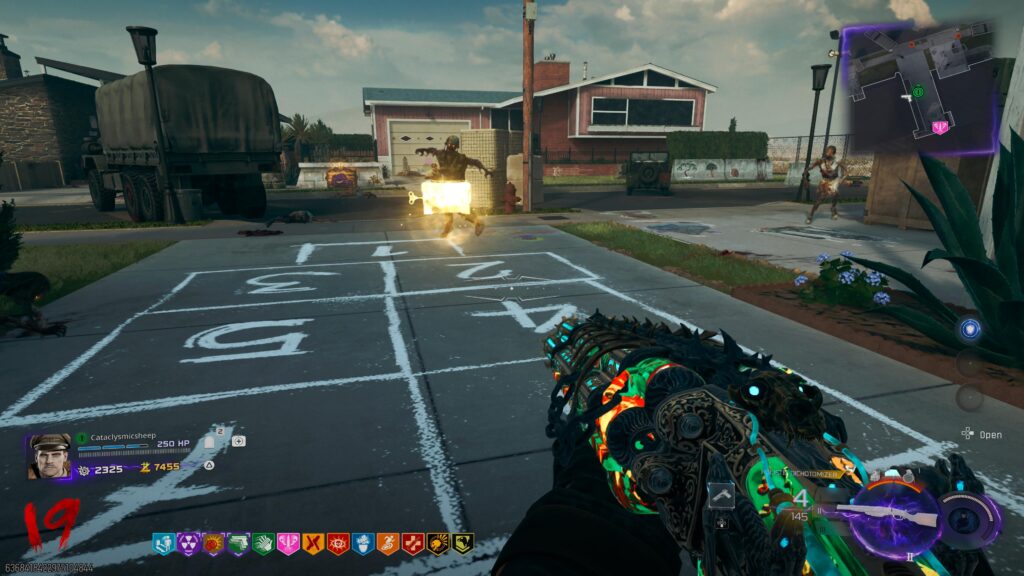Select the red cross perk icon
The height and width of the screenshot is (576, 1024).
[x=413, y=544]
